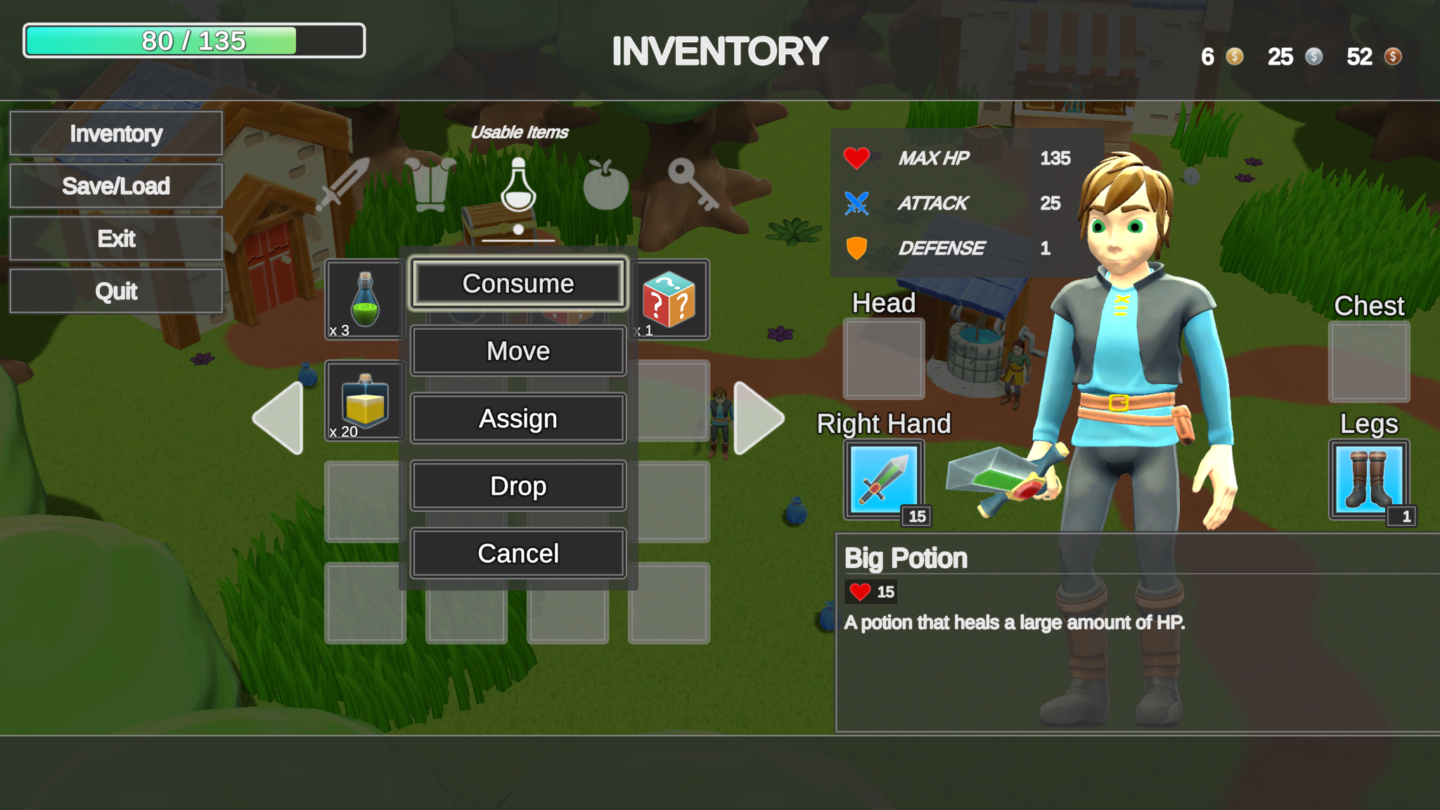
Task: Click the mystery box item
Action: click(668, 300)
